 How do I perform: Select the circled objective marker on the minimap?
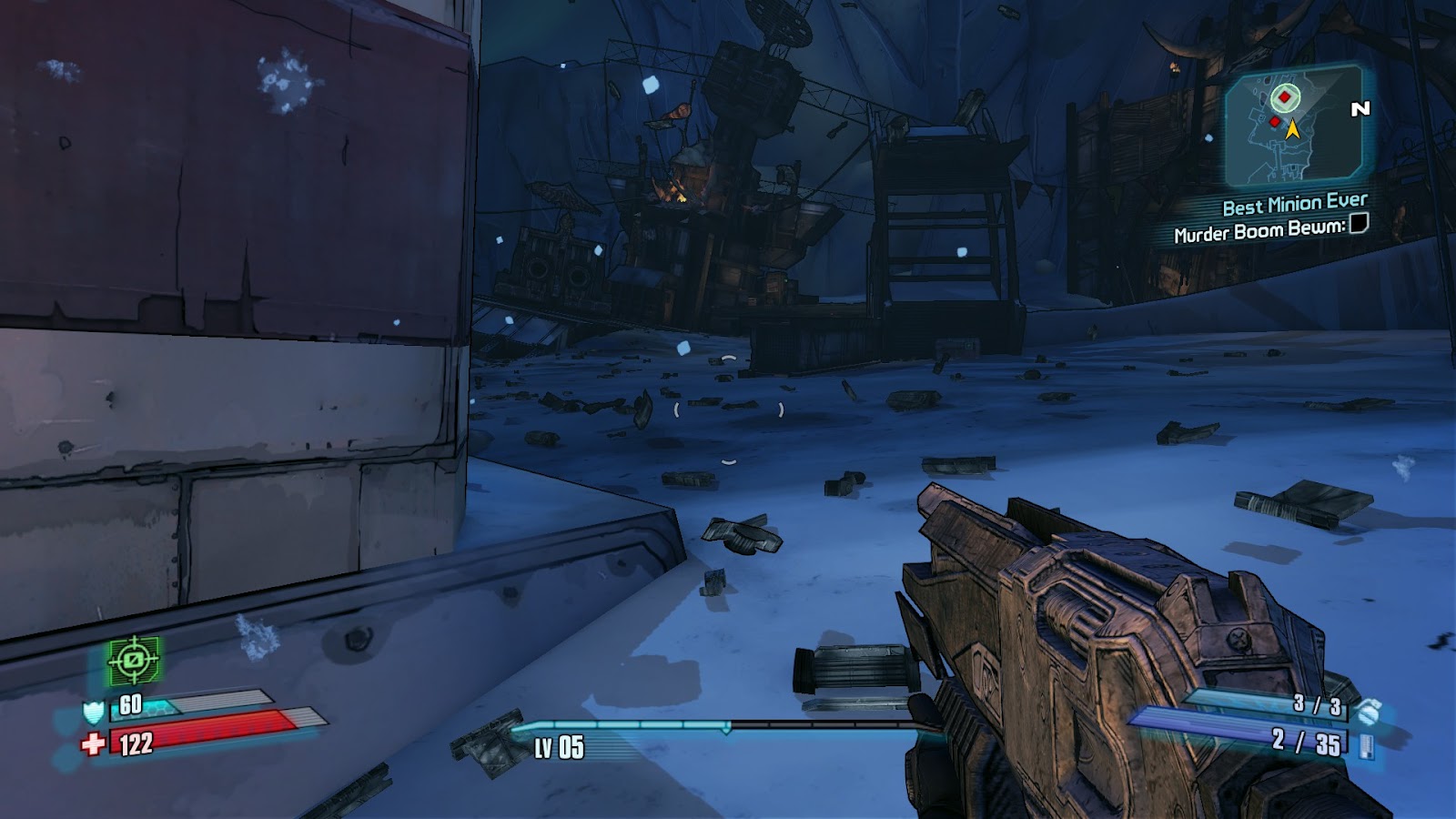tap(1284, 96)
